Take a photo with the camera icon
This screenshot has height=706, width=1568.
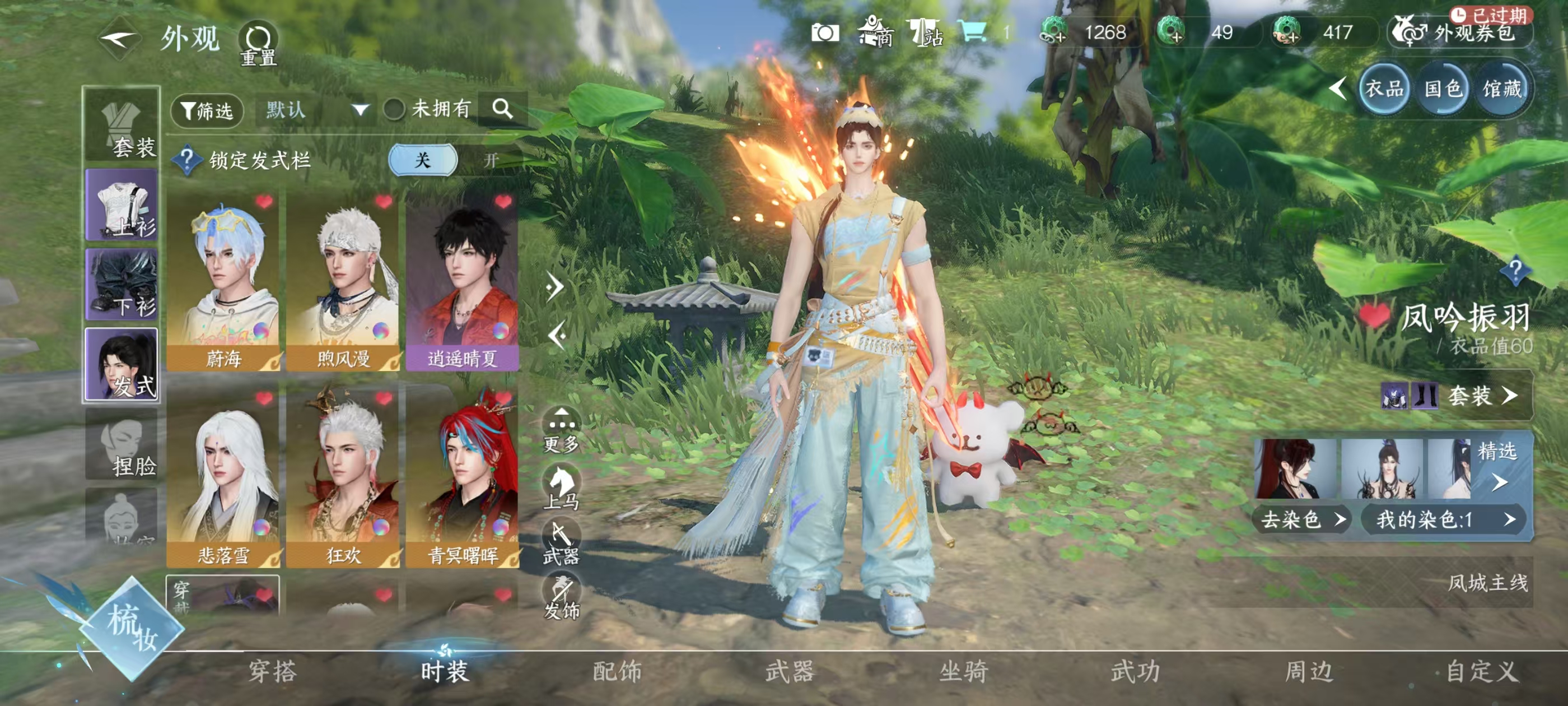[825, 33]
